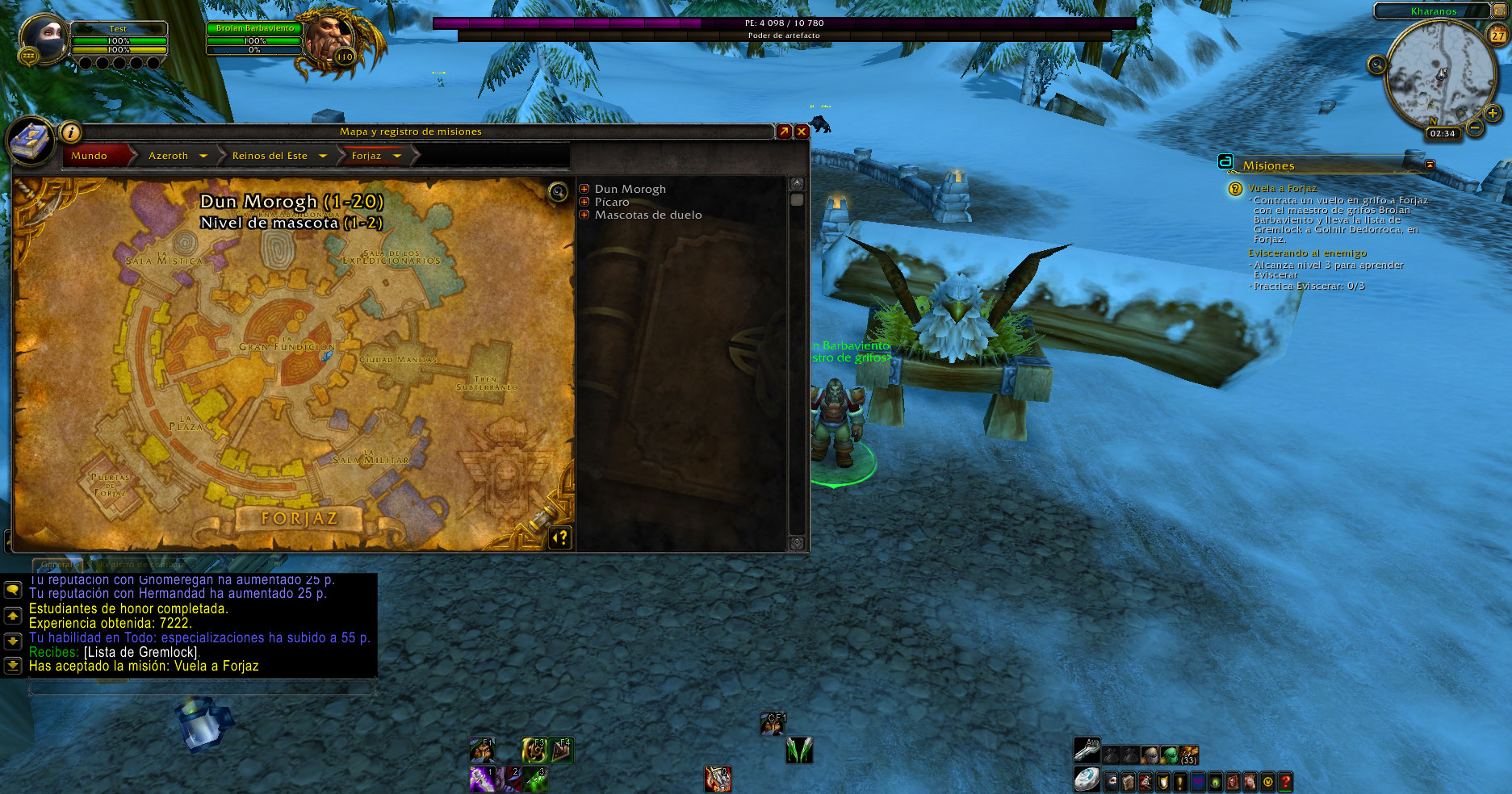Open the Azeroth map dropdown
The image size is (1512, 794).
click(203, 156)
